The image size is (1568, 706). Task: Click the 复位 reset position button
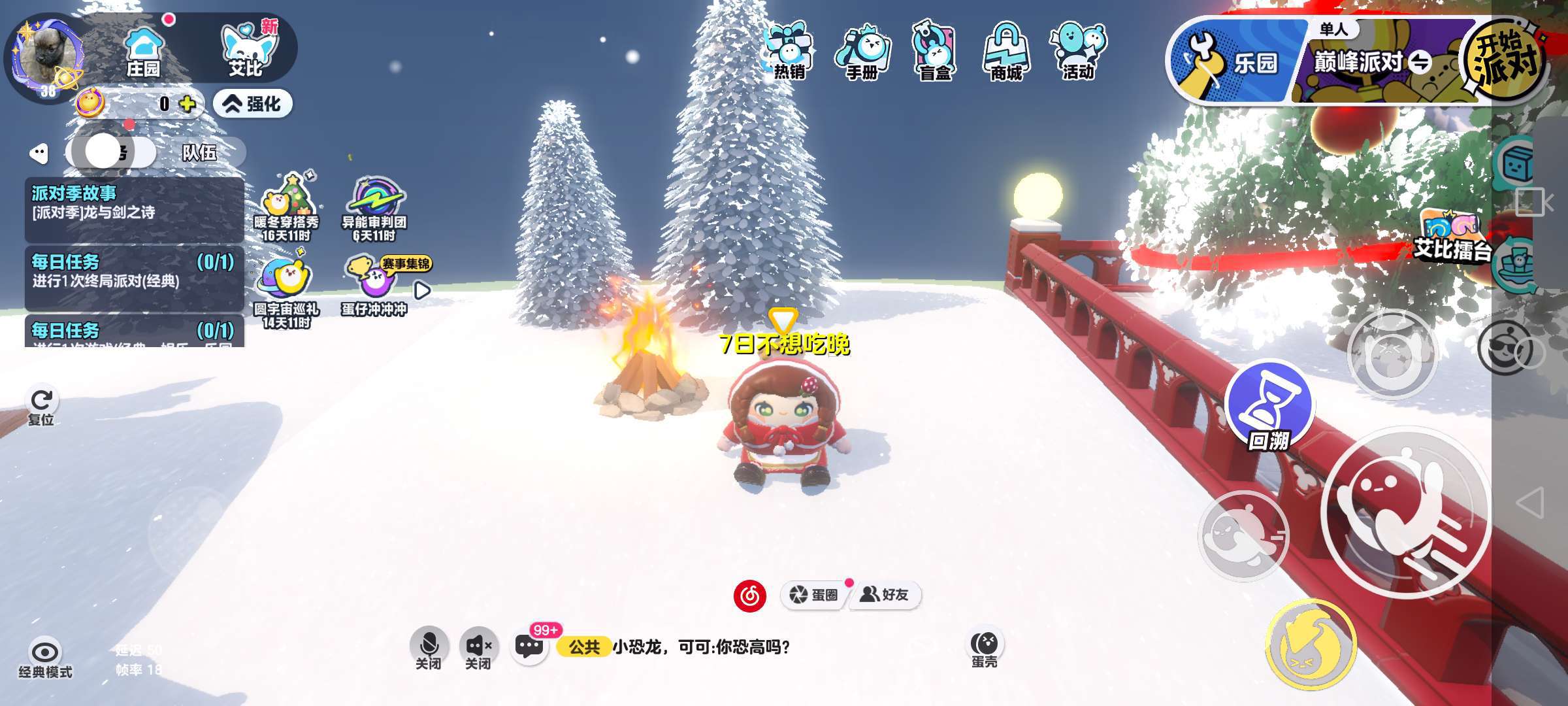[41, 405]
